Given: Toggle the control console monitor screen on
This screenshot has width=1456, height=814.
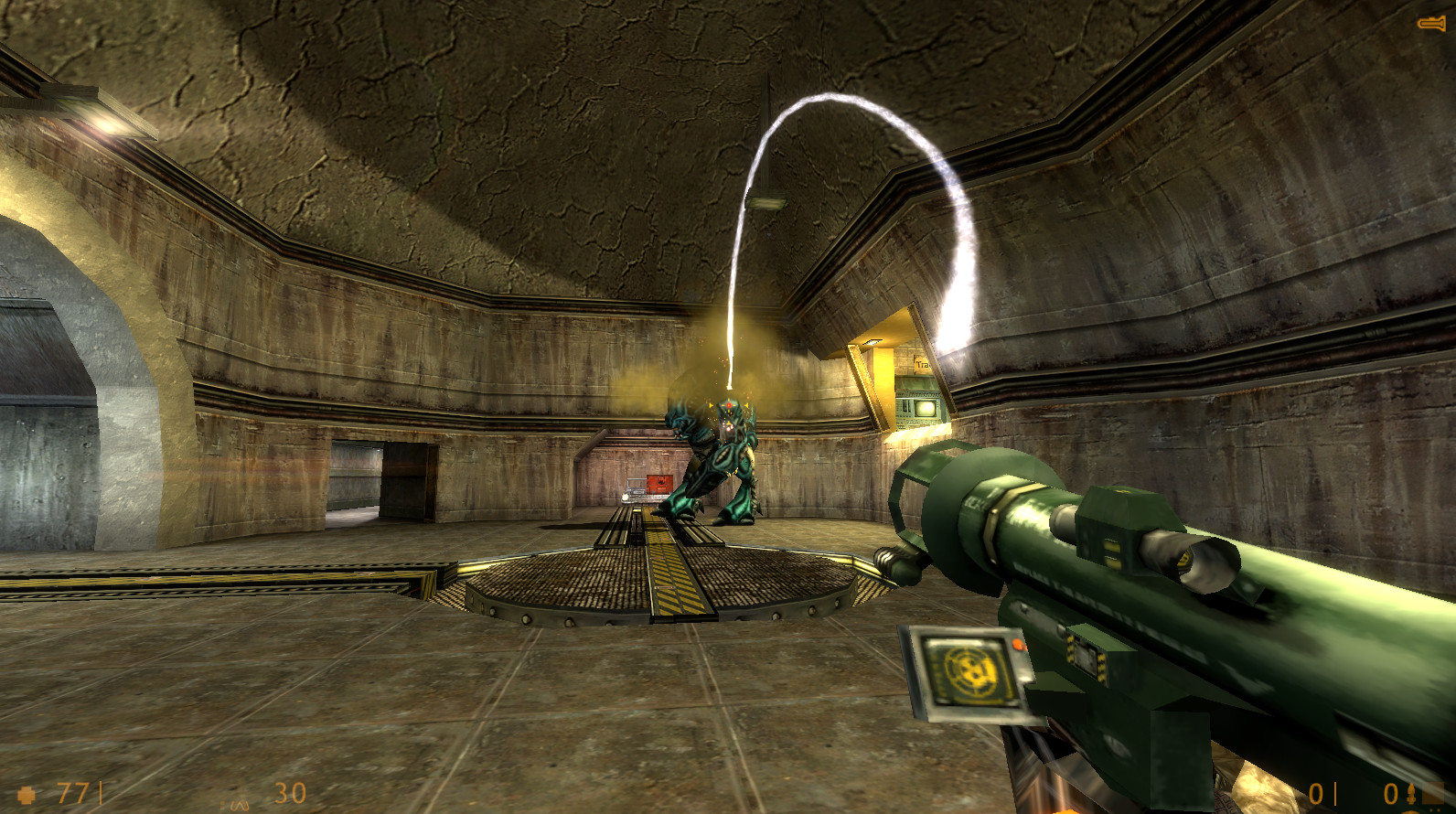Looking at the screenshot, I should tap(924, 407).
